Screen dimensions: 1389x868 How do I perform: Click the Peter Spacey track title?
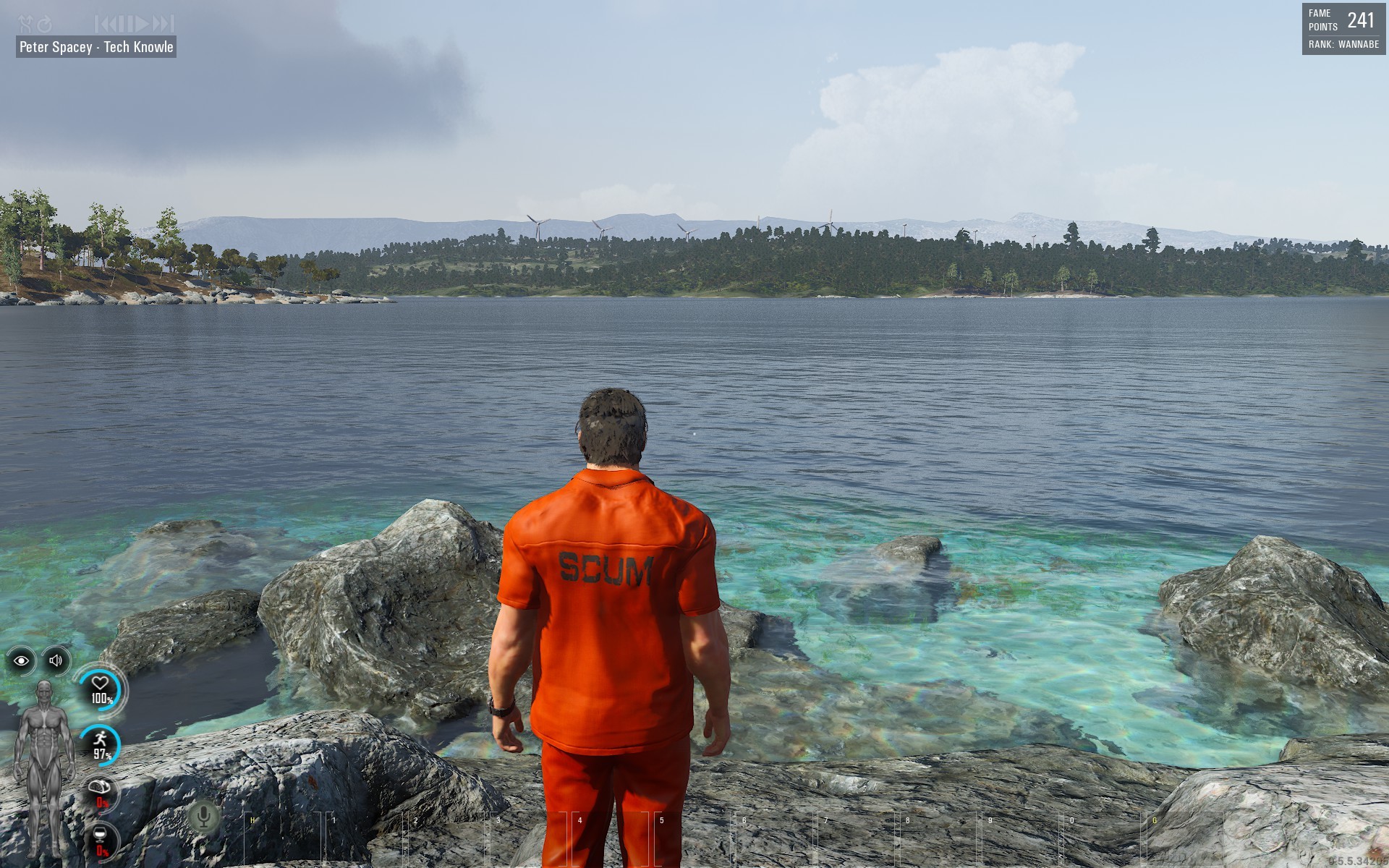96,47
